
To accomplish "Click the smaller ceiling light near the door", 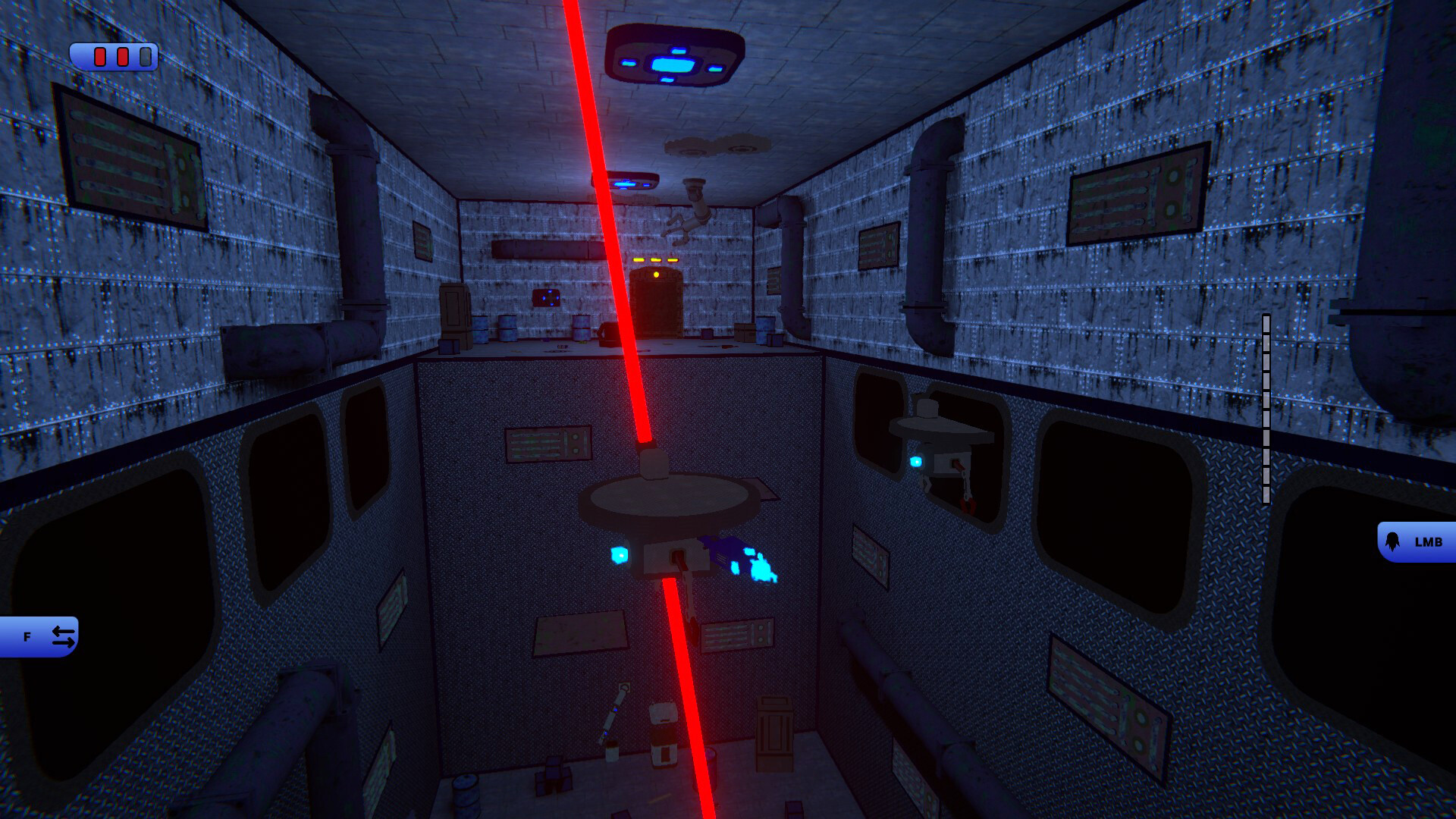I will [x=632, y=182].
